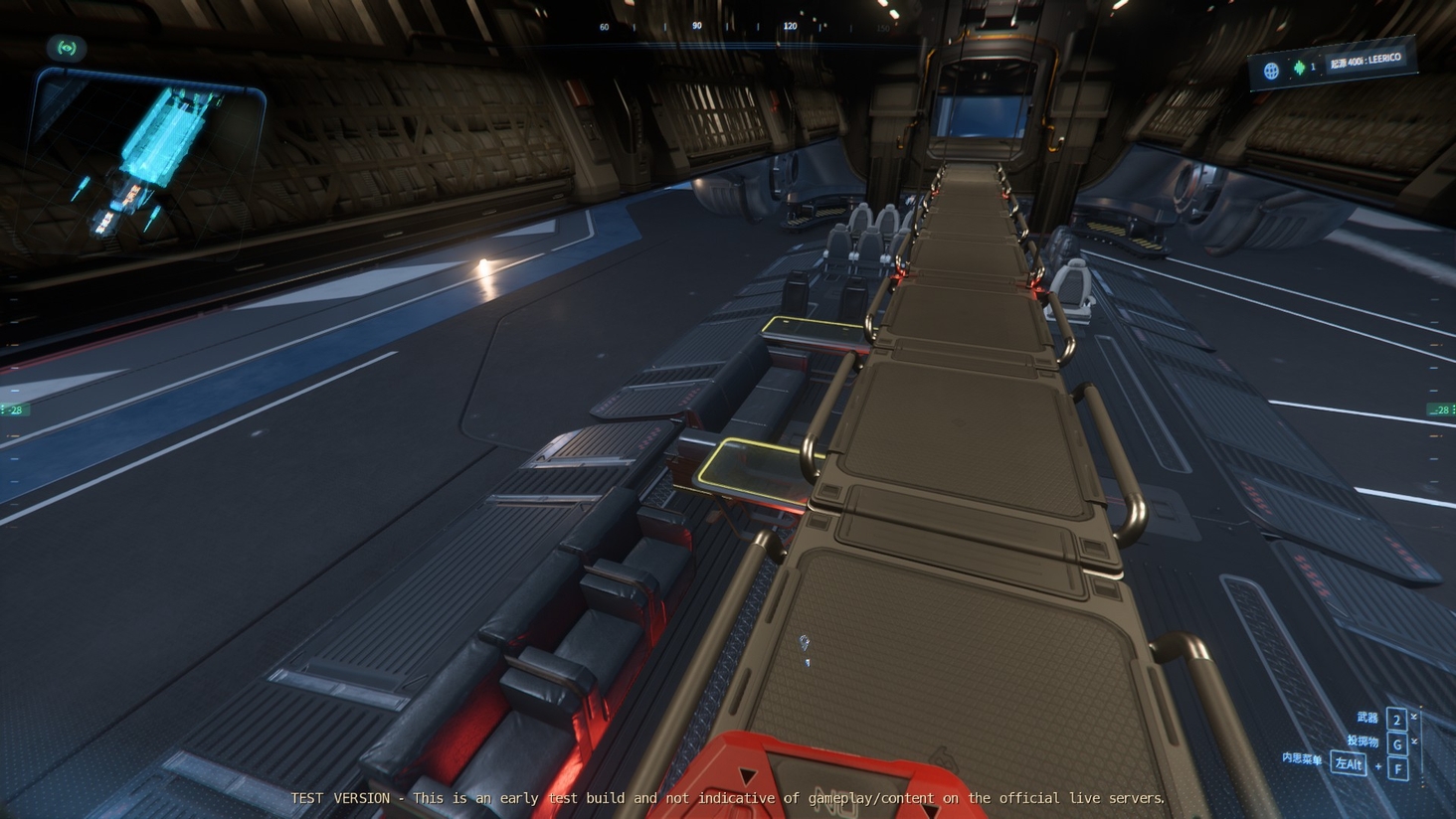The width and height of the screenshot is (1456, 819).
Task: Click the 左Alt modifier key icon
Action: [x=1349, y=764]
